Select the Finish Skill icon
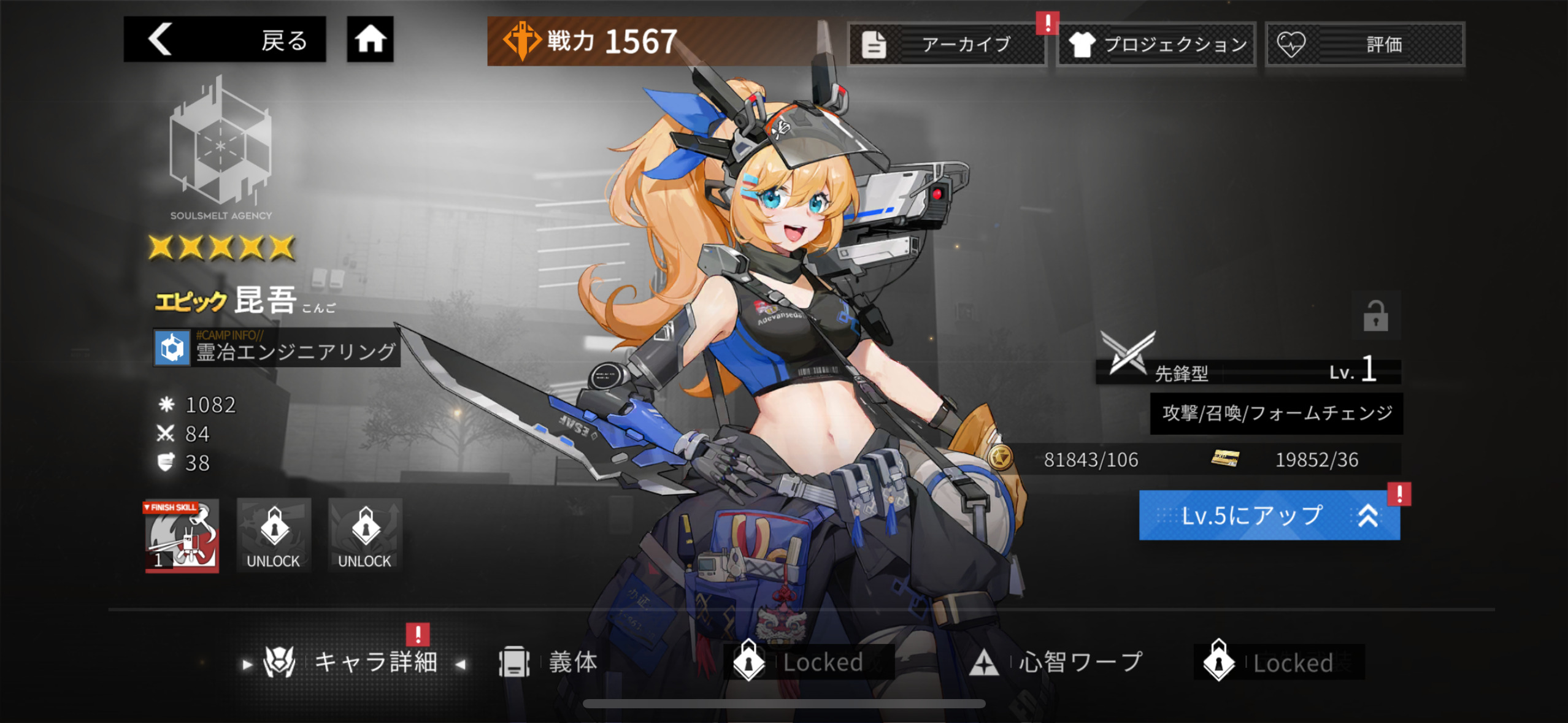Image resolution: width=1568 pixels, height=723 pixels. click(x=182, y=536)
